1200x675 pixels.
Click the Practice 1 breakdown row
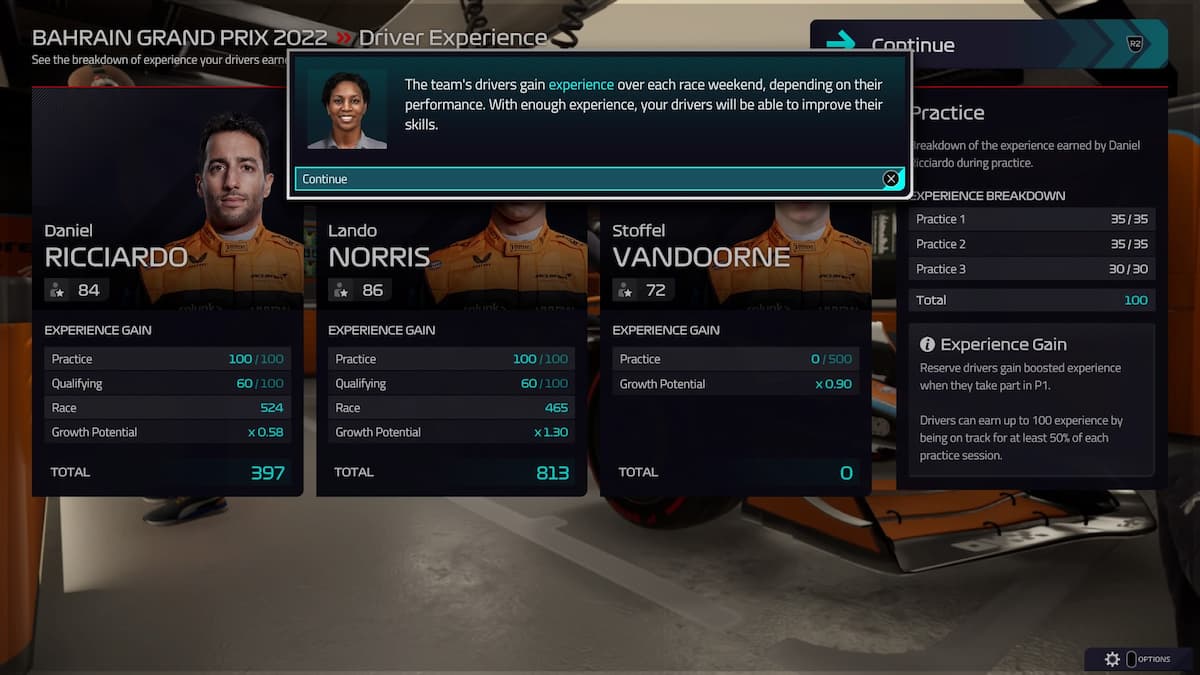1031,219
